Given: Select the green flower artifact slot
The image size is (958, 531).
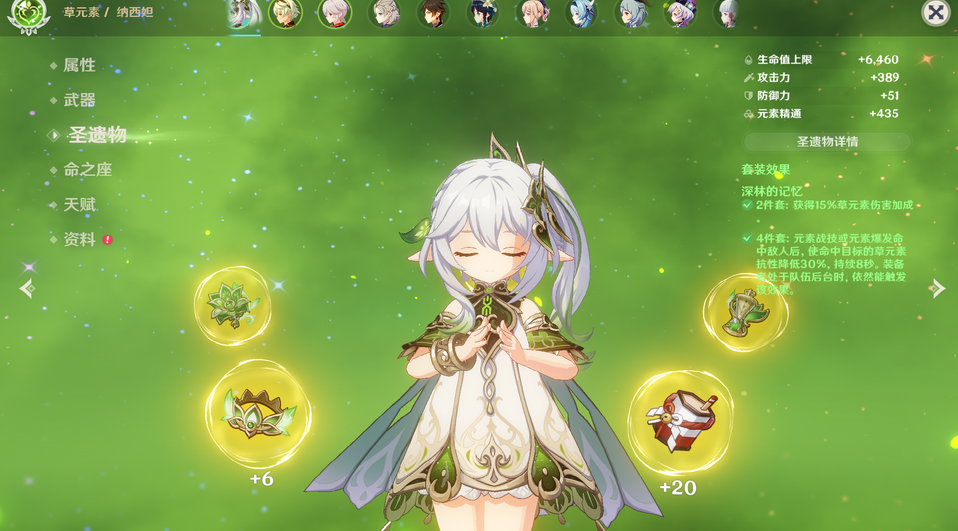Looking at the screenshot, I should pos(232,305).
